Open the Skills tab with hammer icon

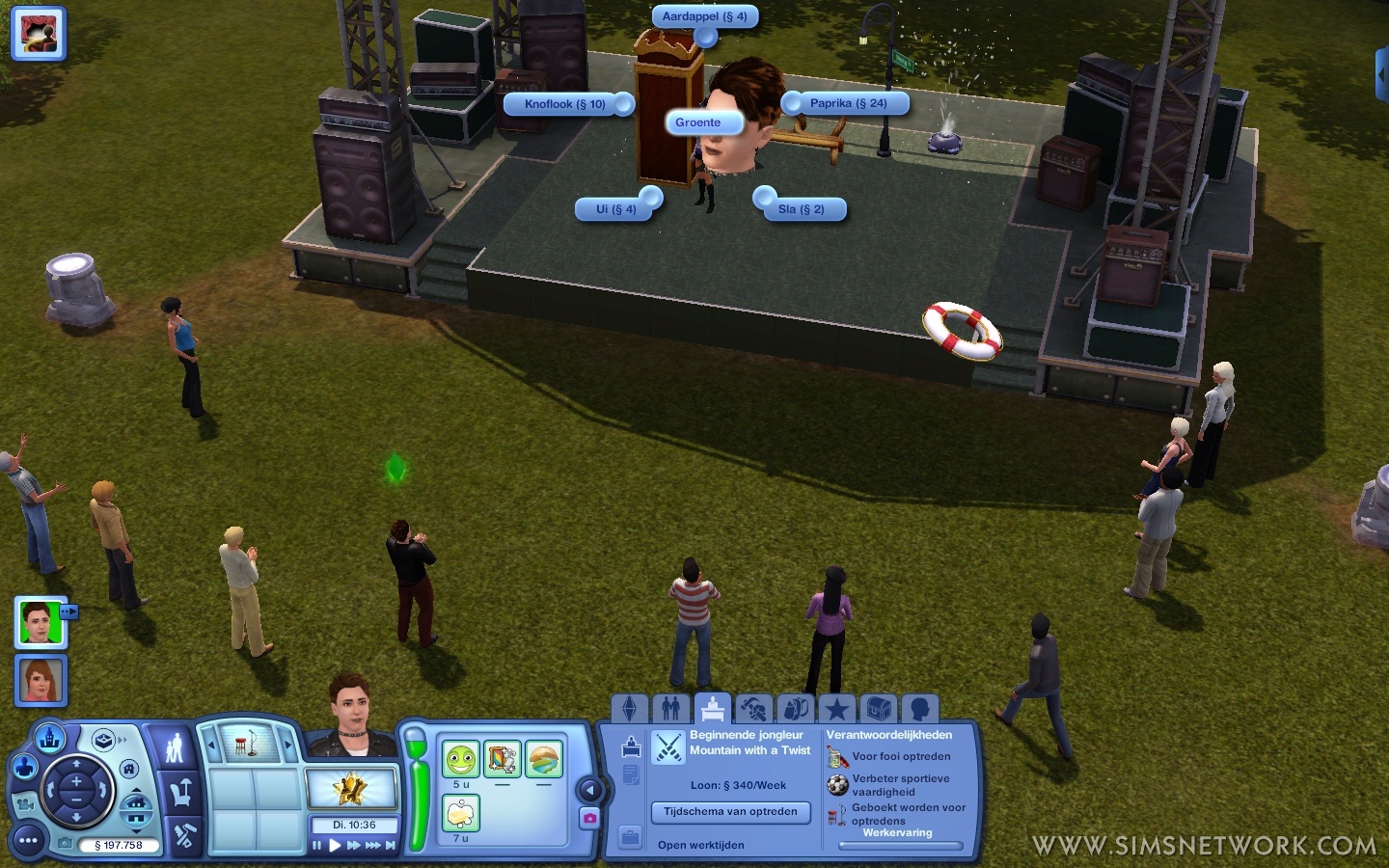[x=753, y=710]
